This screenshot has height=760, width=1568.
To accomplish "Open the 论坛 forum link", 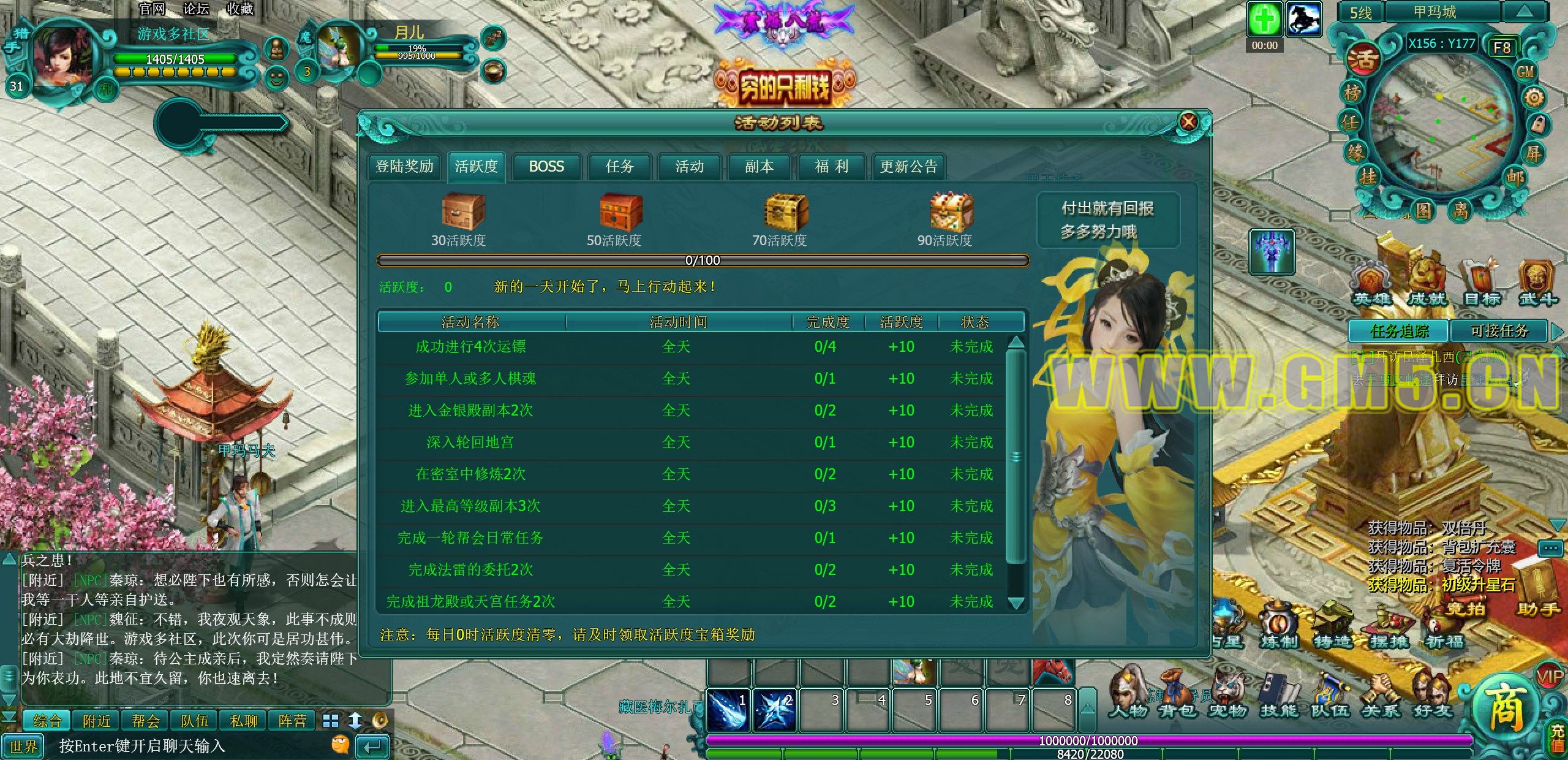I will pos(196,9).
